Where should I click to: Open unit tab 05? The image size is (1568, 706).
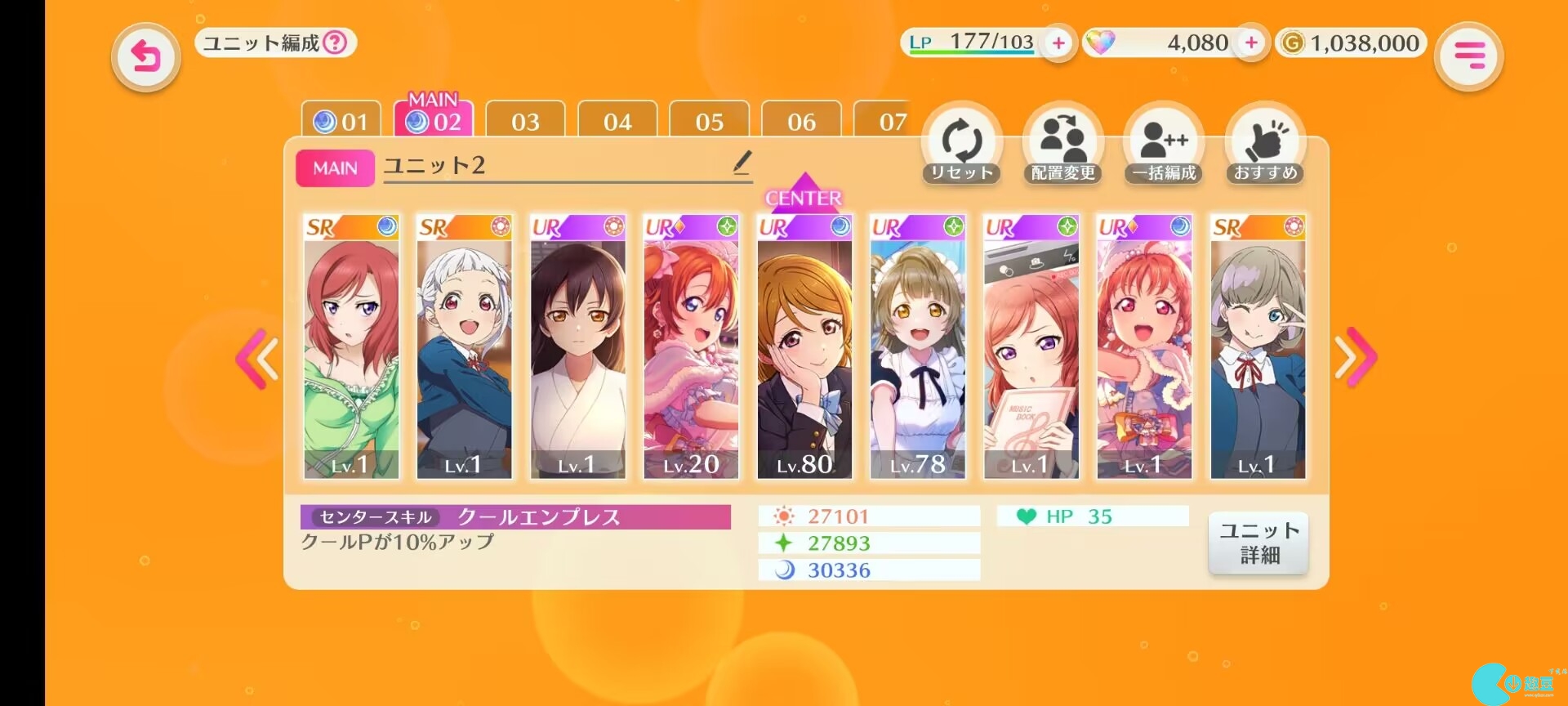[709, 122]
